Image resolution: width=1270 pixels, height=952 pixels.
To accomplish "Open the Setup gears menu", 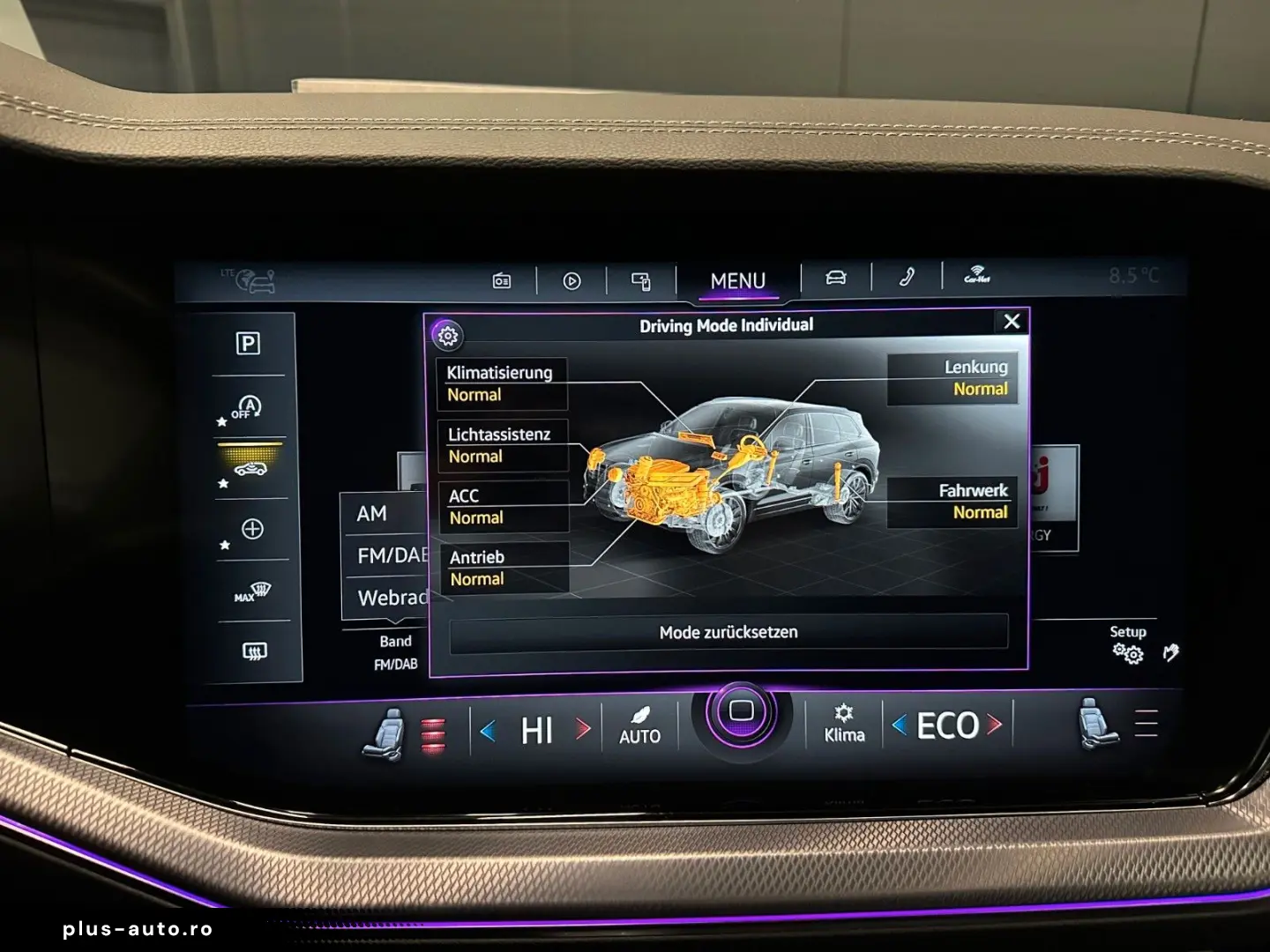I will pos(1128,644).
